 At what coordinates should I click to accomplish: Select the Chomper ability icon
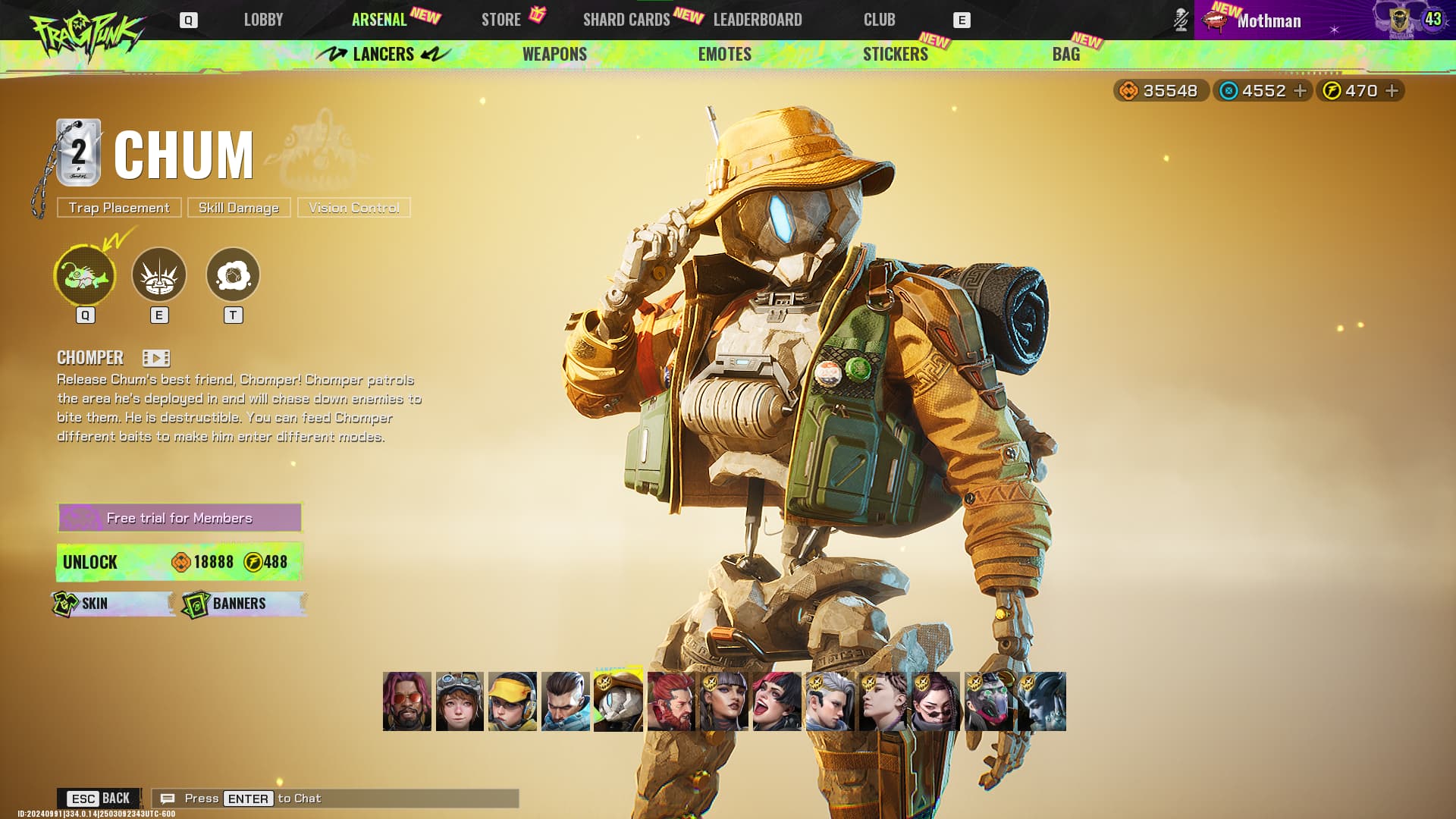coord(85,275)
